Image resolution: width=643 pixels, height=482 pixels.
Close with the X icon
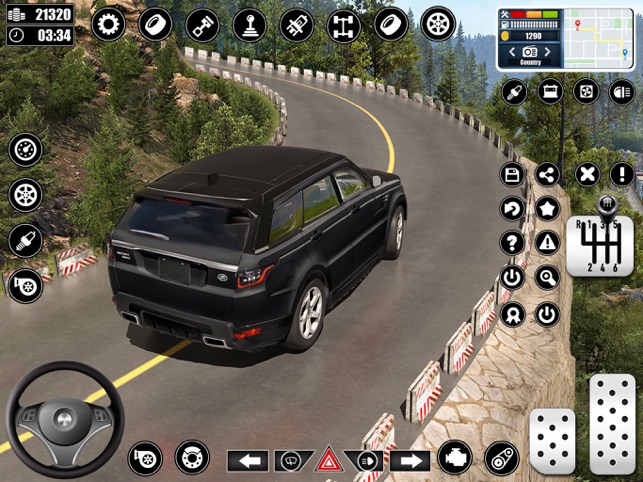coord(588,175)
